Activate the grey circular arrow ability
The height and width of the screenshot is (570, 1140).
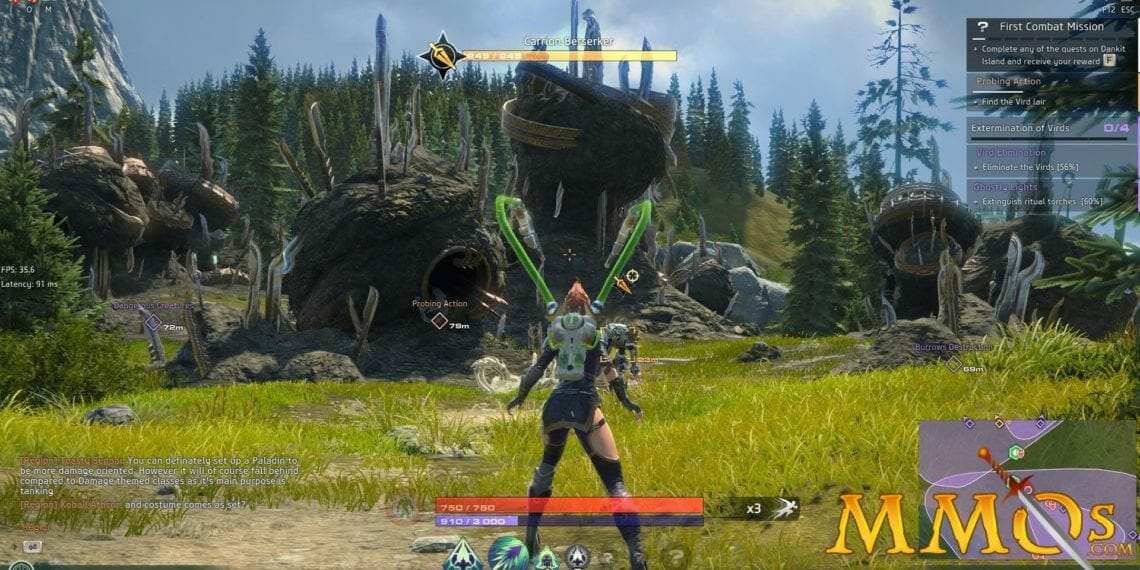[x=577, y=557]
